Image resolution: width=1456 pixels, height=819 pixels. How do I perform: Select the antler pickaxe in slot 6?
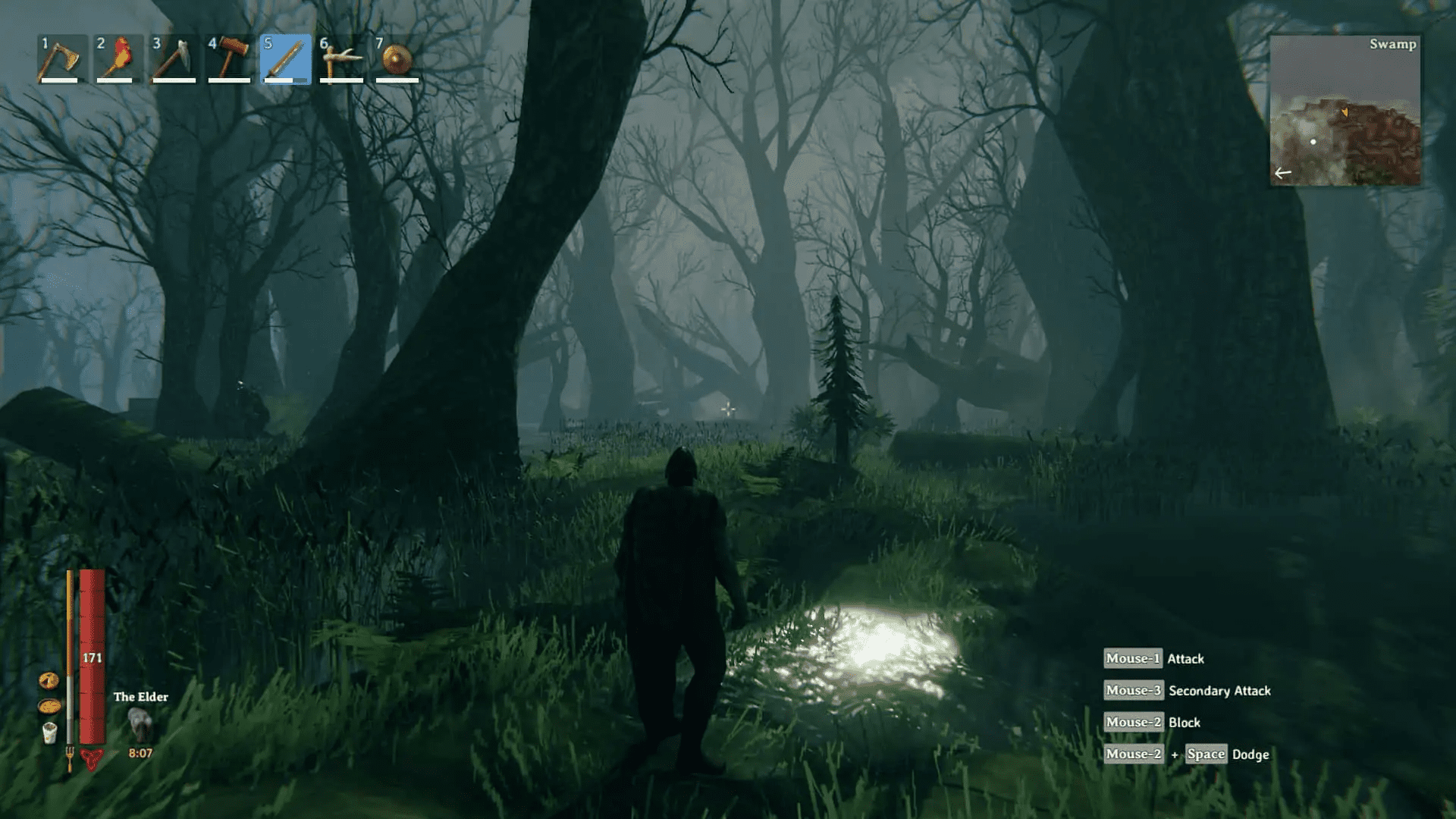tap(341, 59)
